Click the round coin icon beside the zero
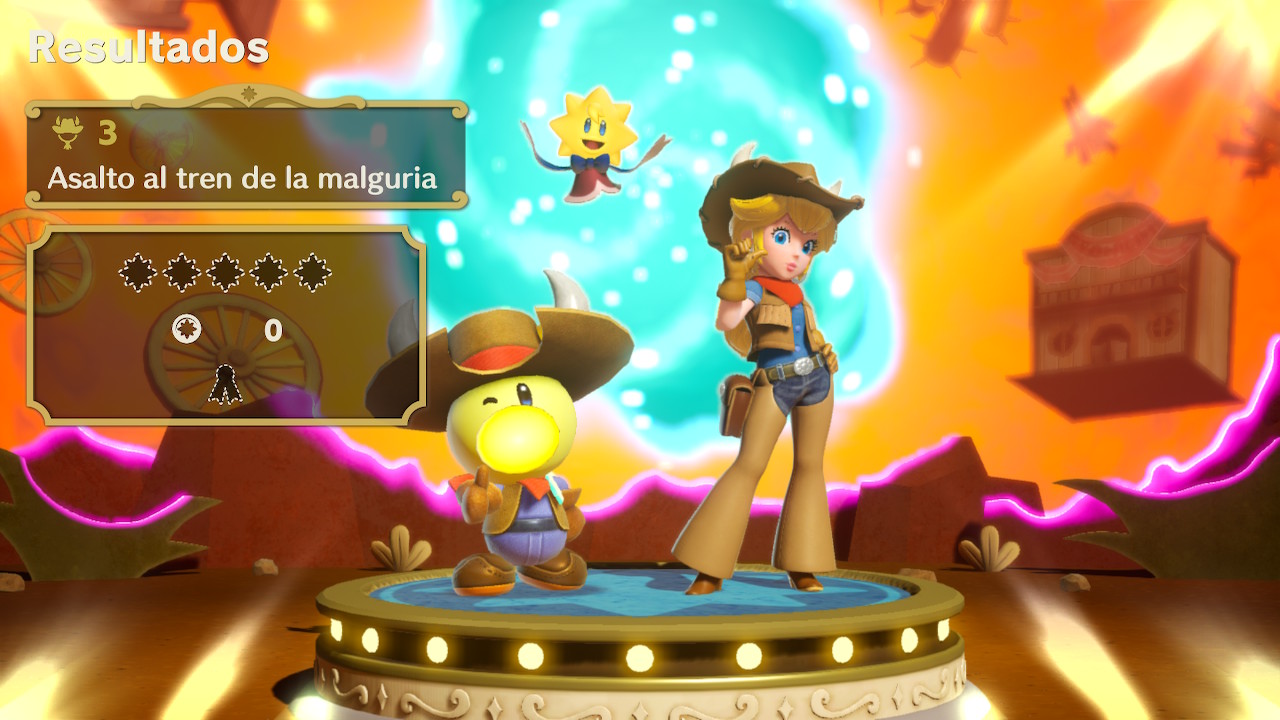The width and height of the screenshot is (1280, 720). [187, 329]
